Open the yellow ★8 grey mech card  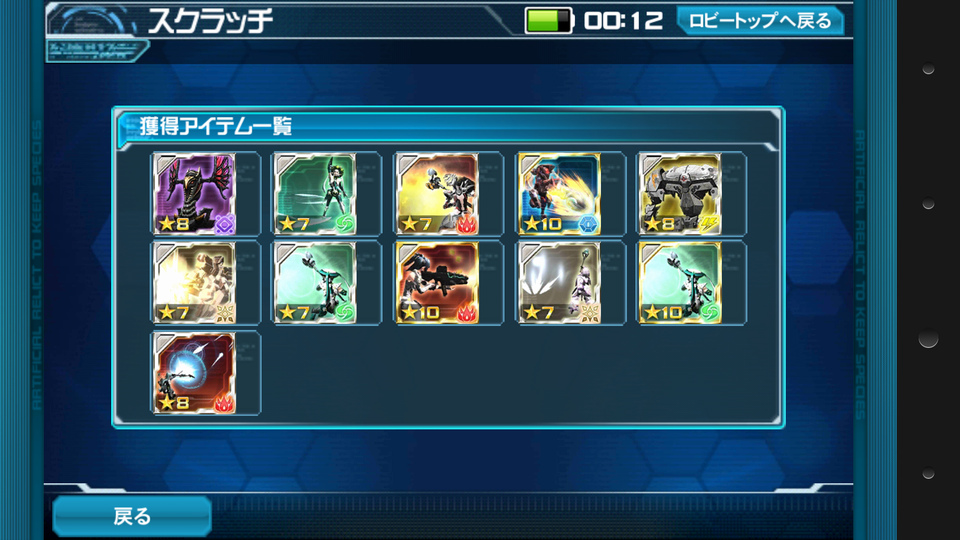(x=681, y=194)
